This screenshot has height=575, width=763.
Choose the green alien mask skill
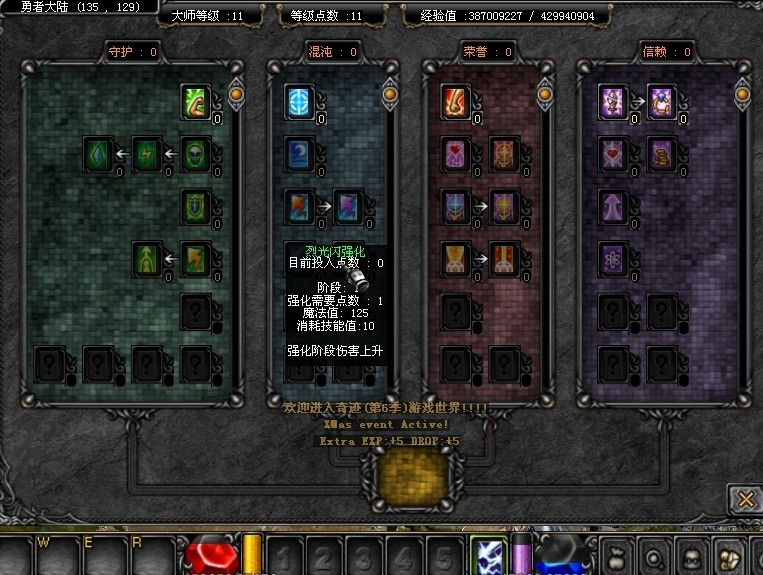196,154
